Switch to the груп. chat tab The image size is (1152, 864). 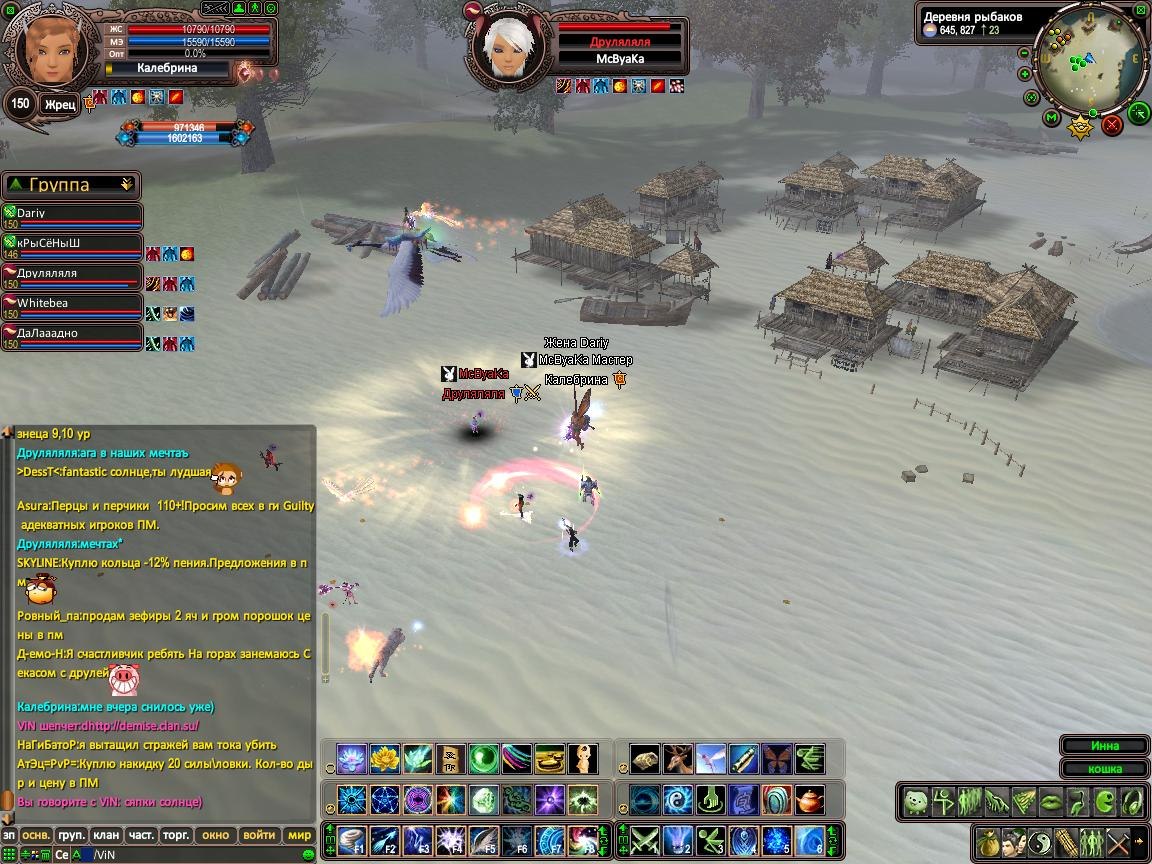71,835
